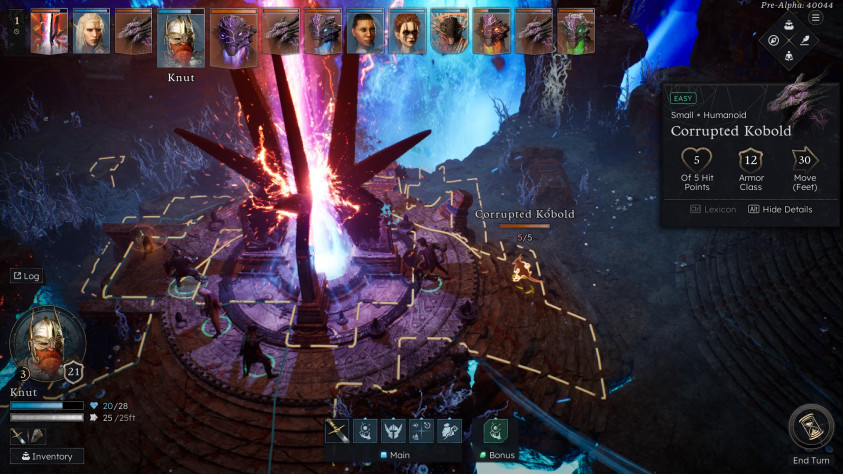Open the combat Log
This screenshot has height=474, width=843.
pos(26,276)
